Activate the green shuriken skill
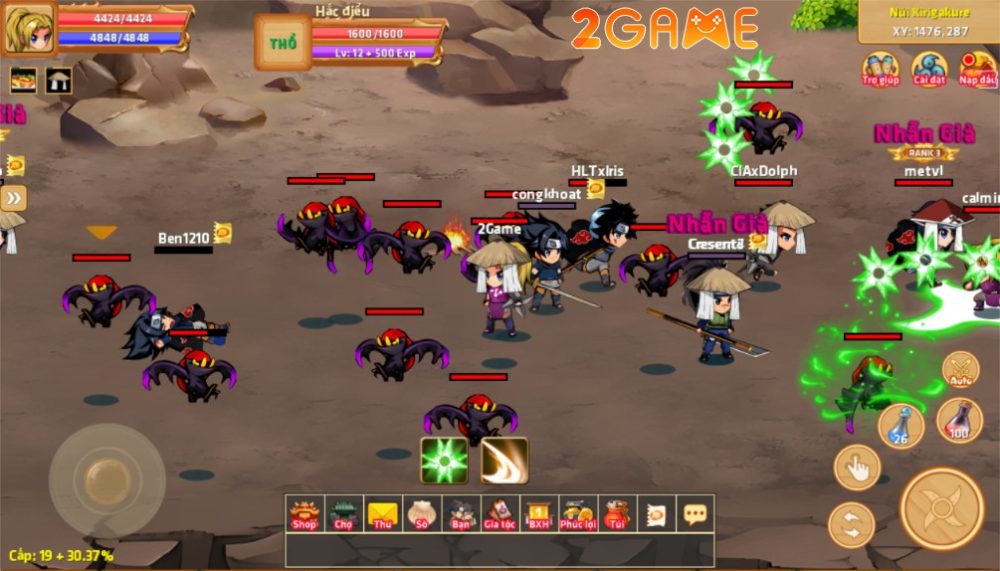Viewport: 1000px width, 571px height. click(x=444, y=460)
